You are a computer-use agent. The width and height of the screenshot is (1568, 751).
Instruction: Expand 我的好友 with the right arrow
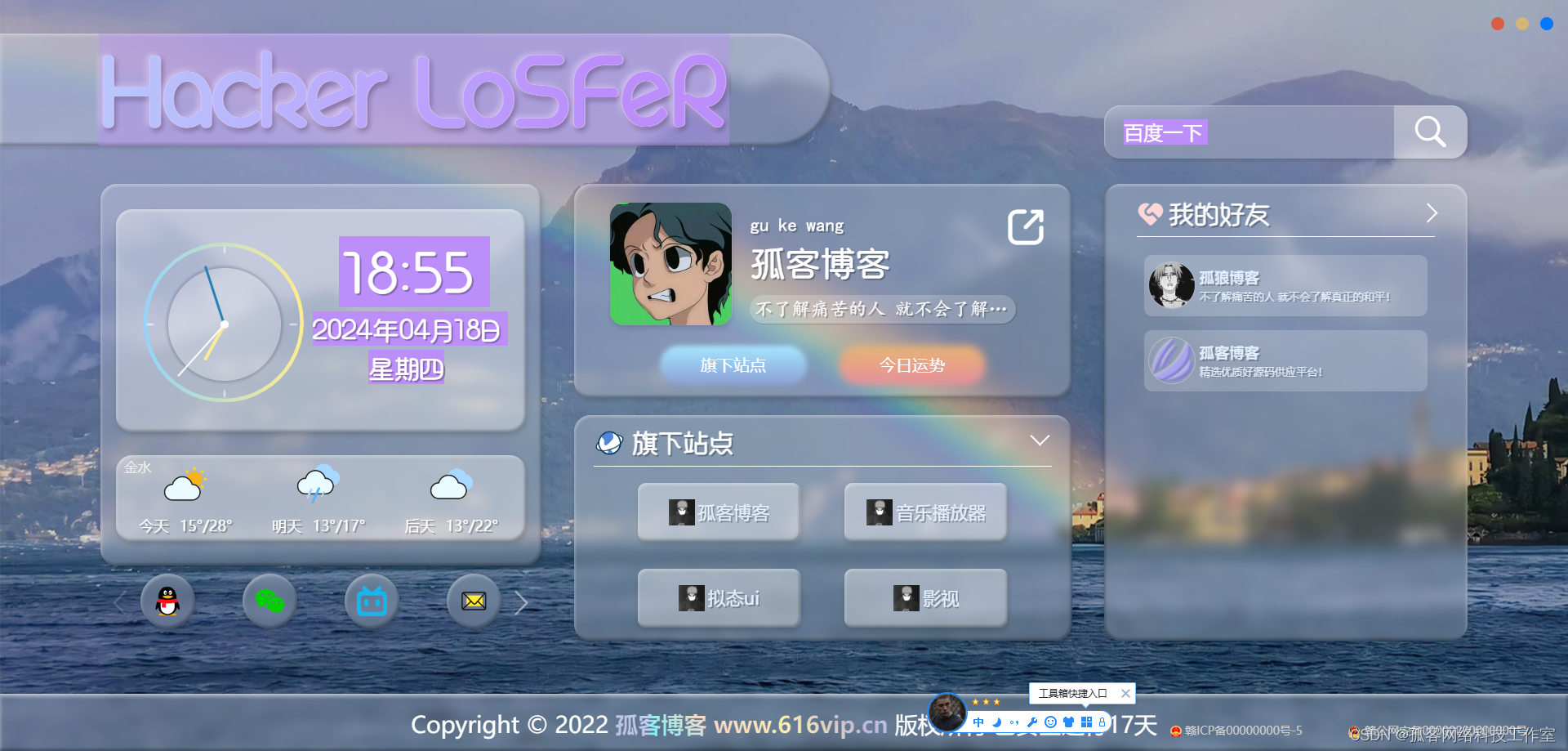click(1431, 212)
